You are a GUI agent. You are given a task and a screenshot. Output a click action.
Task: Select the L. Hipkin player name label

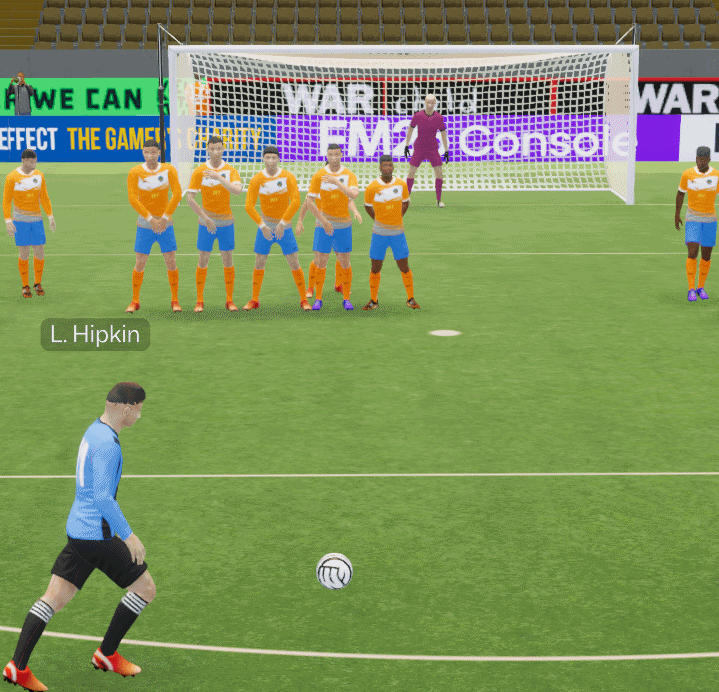(95, 334)
